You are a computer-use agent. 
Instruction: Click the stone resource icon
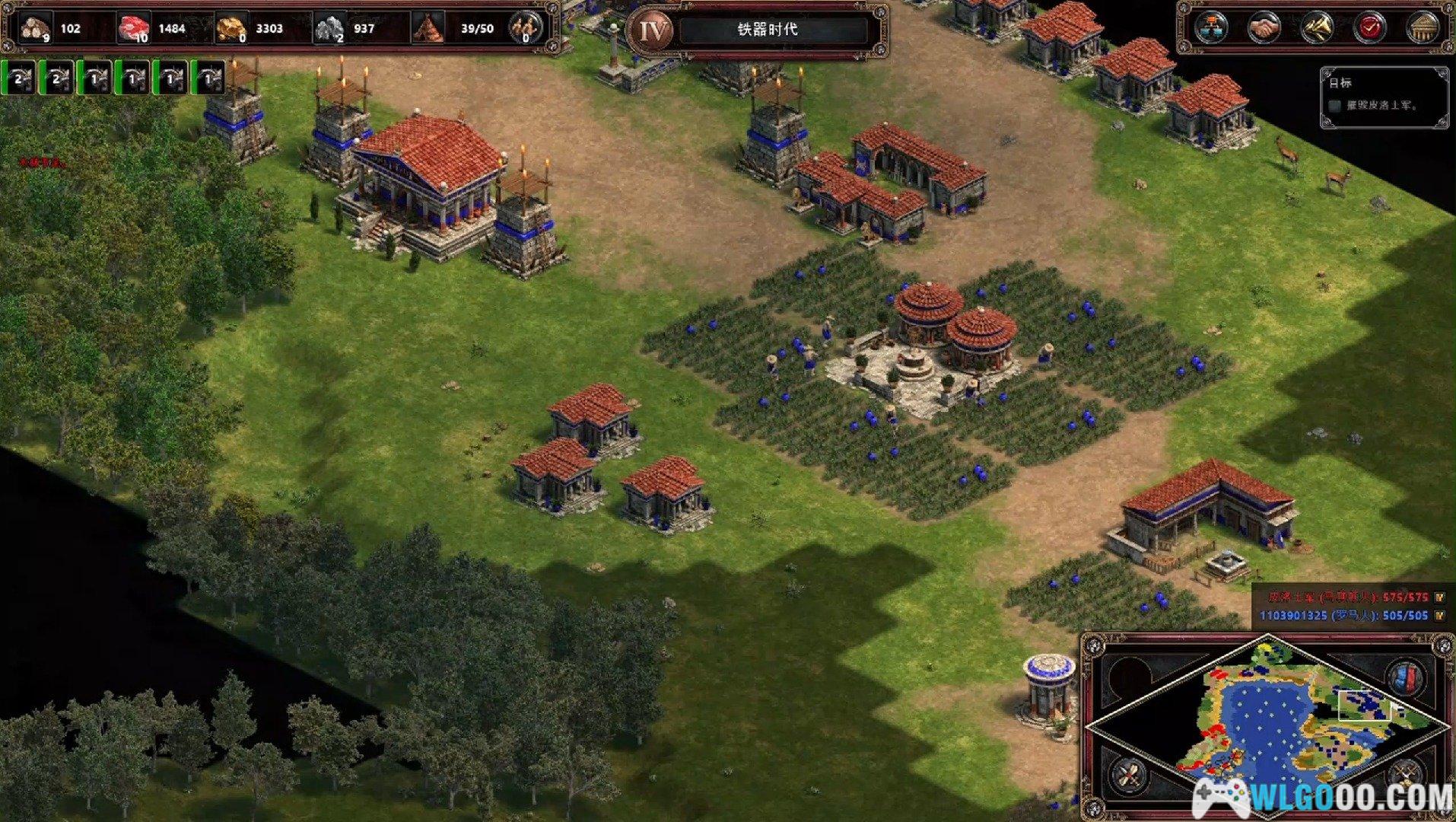click(x=330, y=29)
